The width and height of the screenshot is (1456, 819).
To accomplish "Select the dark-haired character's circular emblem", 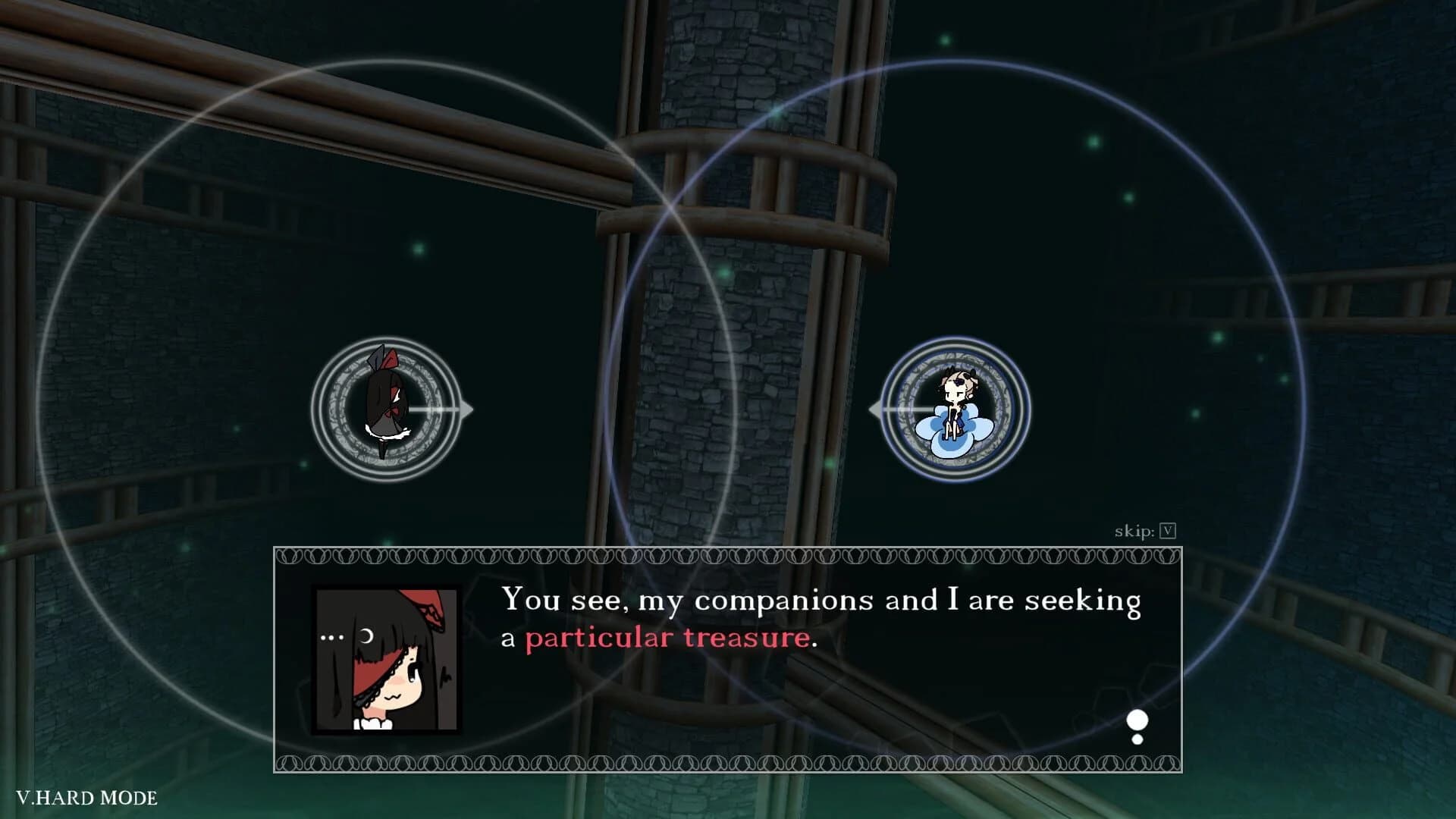I will click(x=384, y=408).
